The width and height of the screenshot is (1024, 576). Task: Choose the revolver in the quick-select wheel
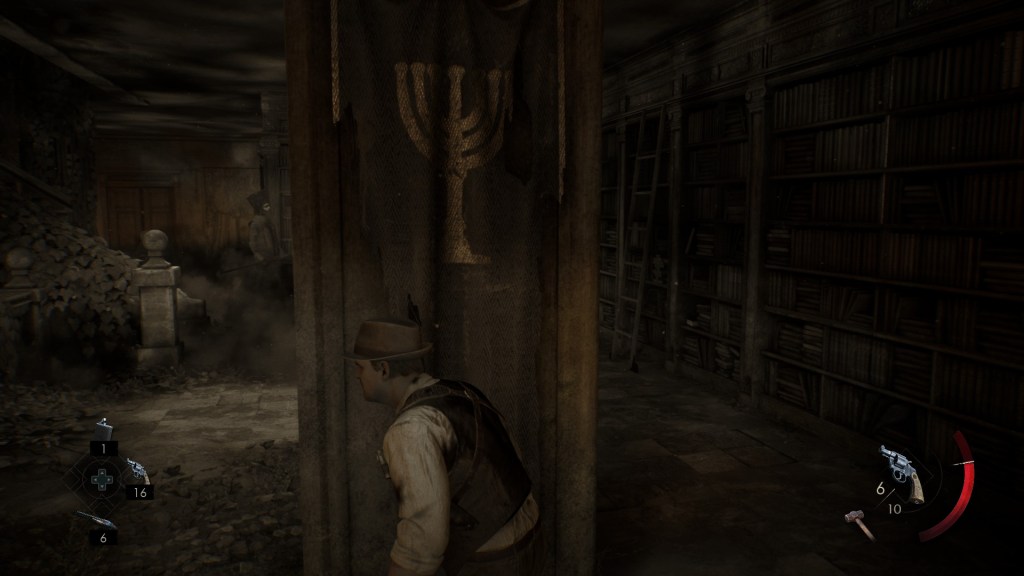137,472
